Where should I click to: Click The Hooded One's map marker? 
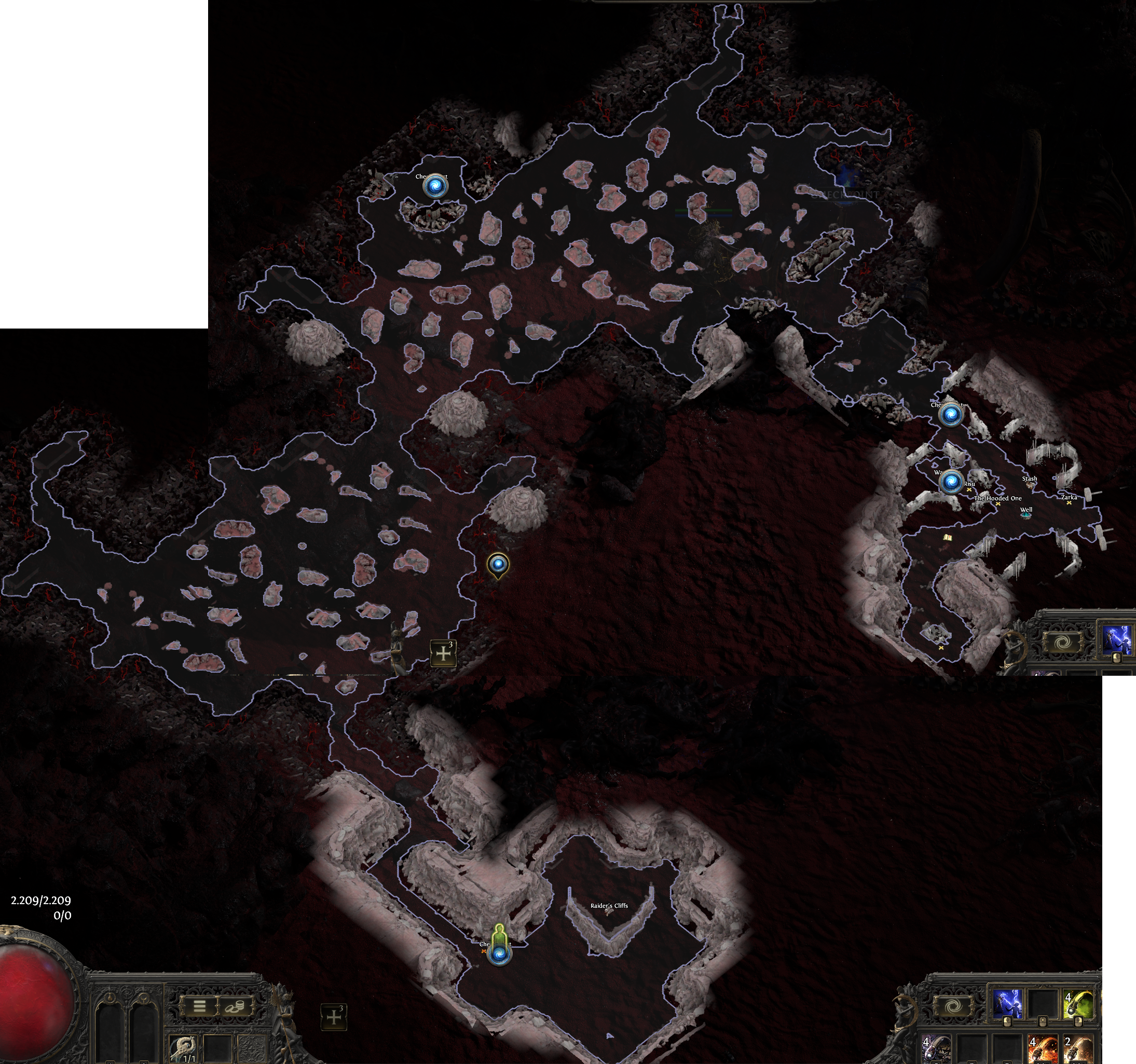[x=998, y=504]
